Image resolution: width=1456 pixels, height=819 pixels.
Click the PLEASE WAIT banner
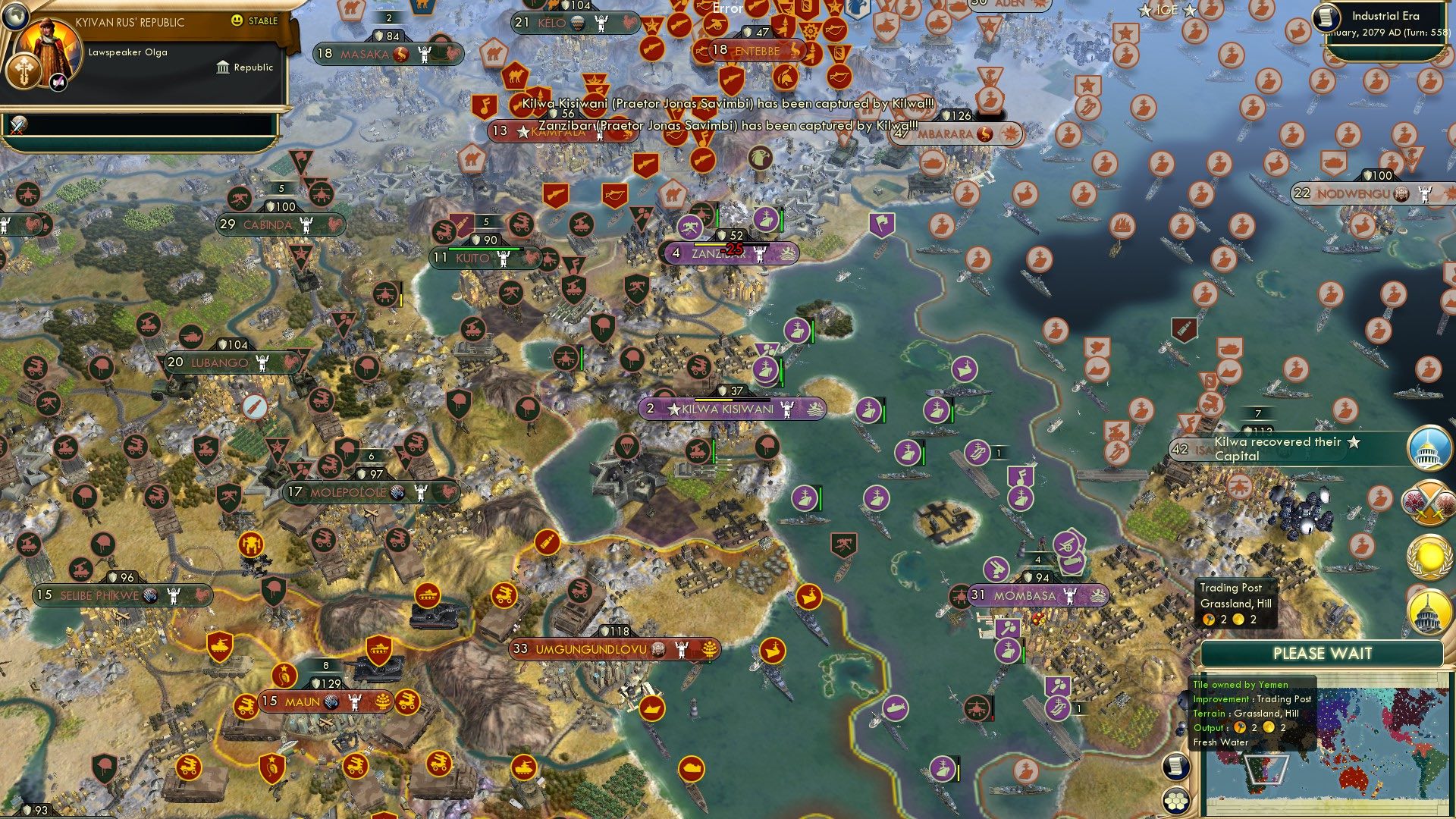click(x=1323, y=653)
